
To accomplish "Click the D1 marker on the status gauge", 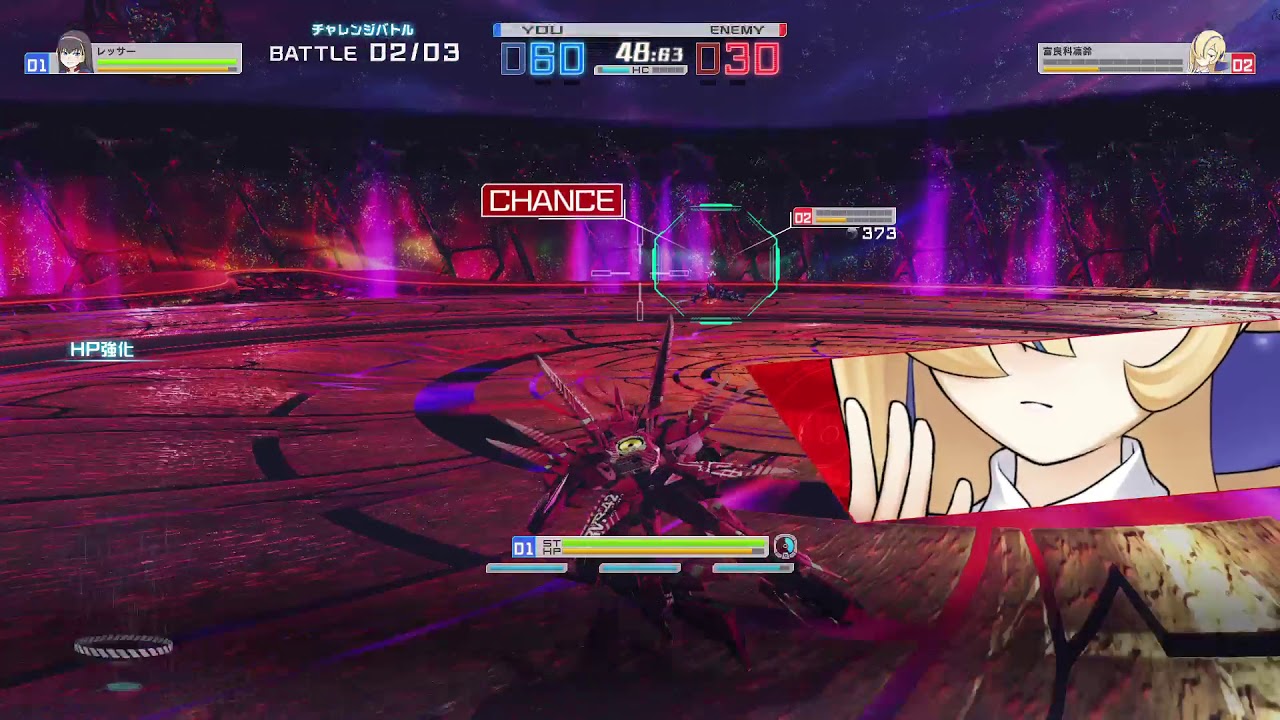I will click(521, 546).
